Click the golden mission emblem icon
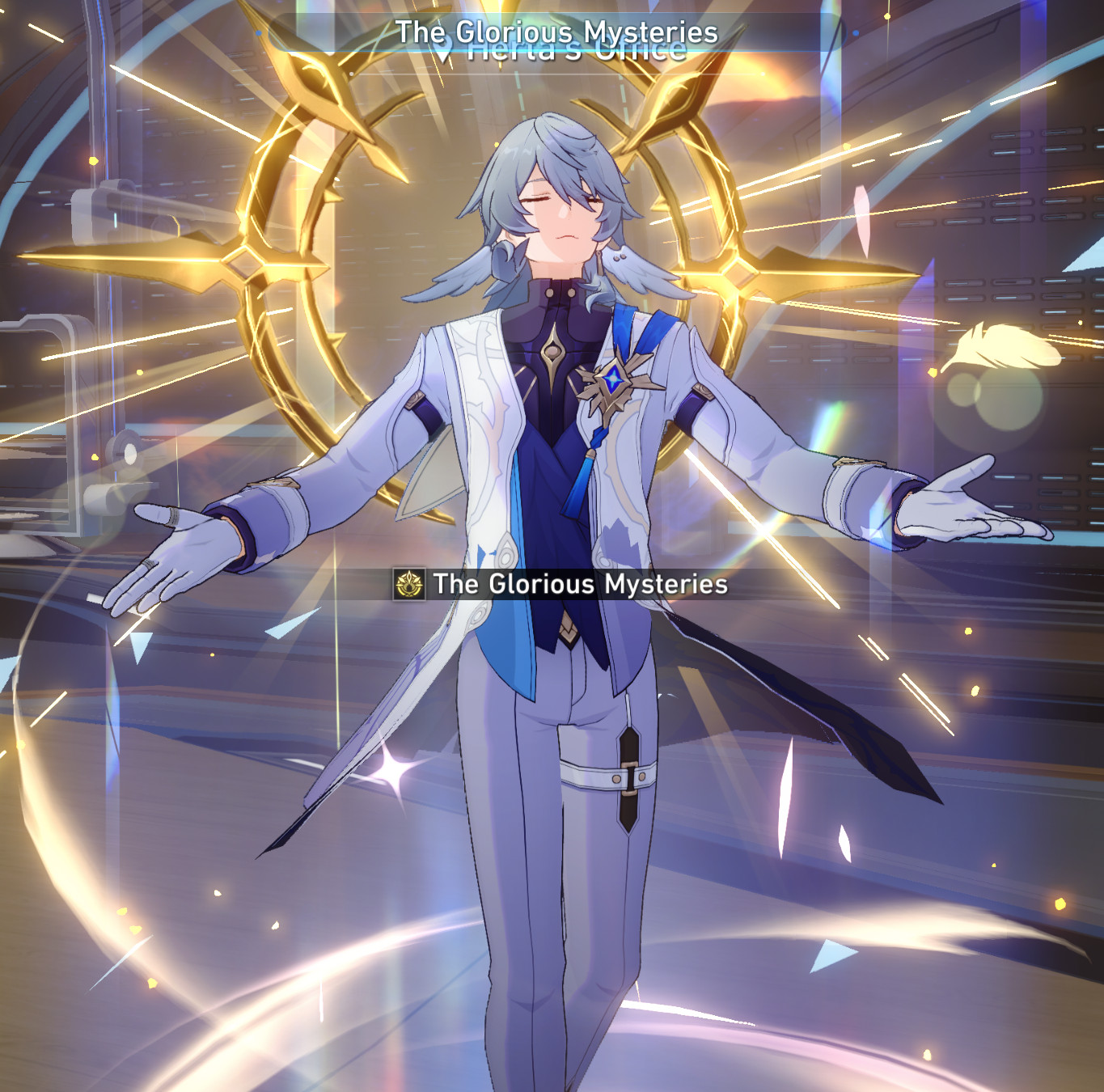 410,583
